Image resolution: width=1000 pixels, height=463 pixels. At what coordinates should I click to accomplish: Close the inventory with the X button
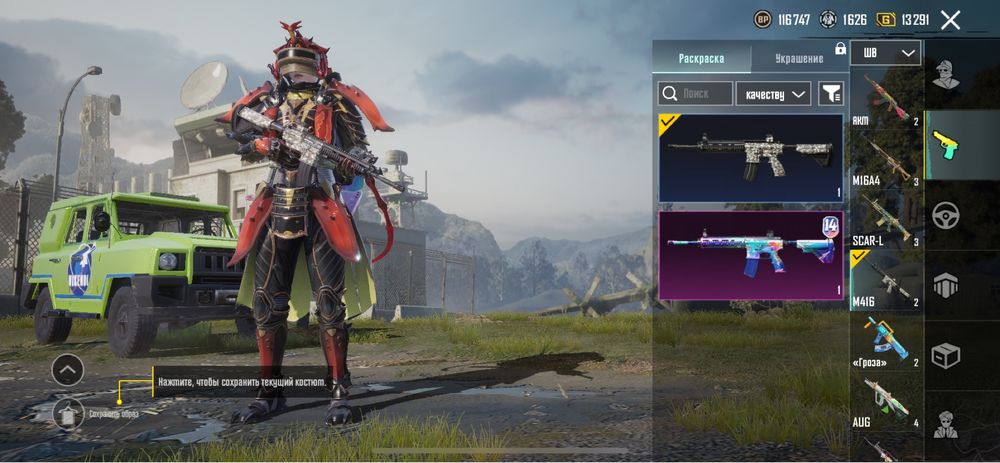tap(950, 20)
